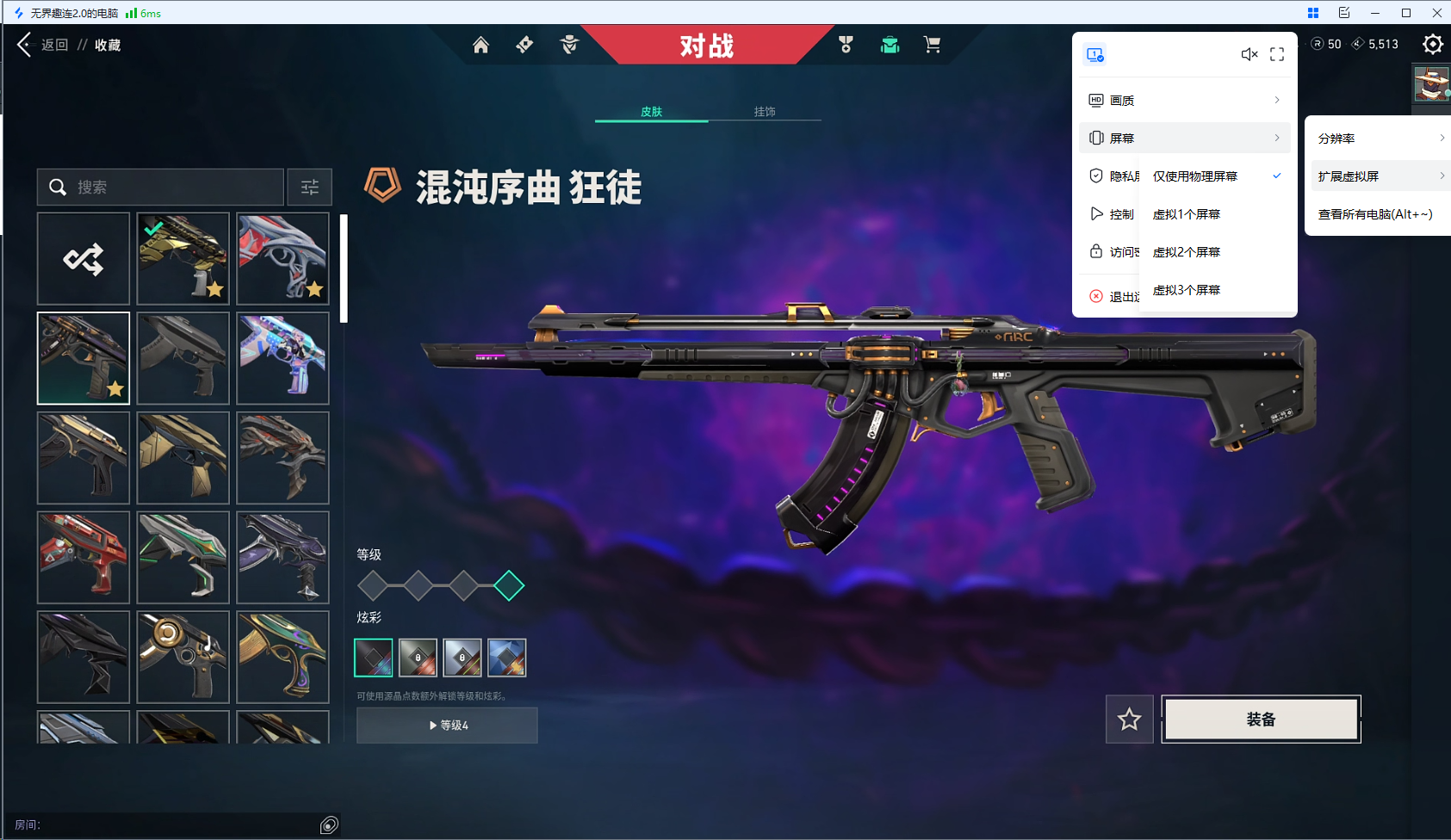
Task: Click 查看所有电脑 menu entry
Action: pos(1375,213)
